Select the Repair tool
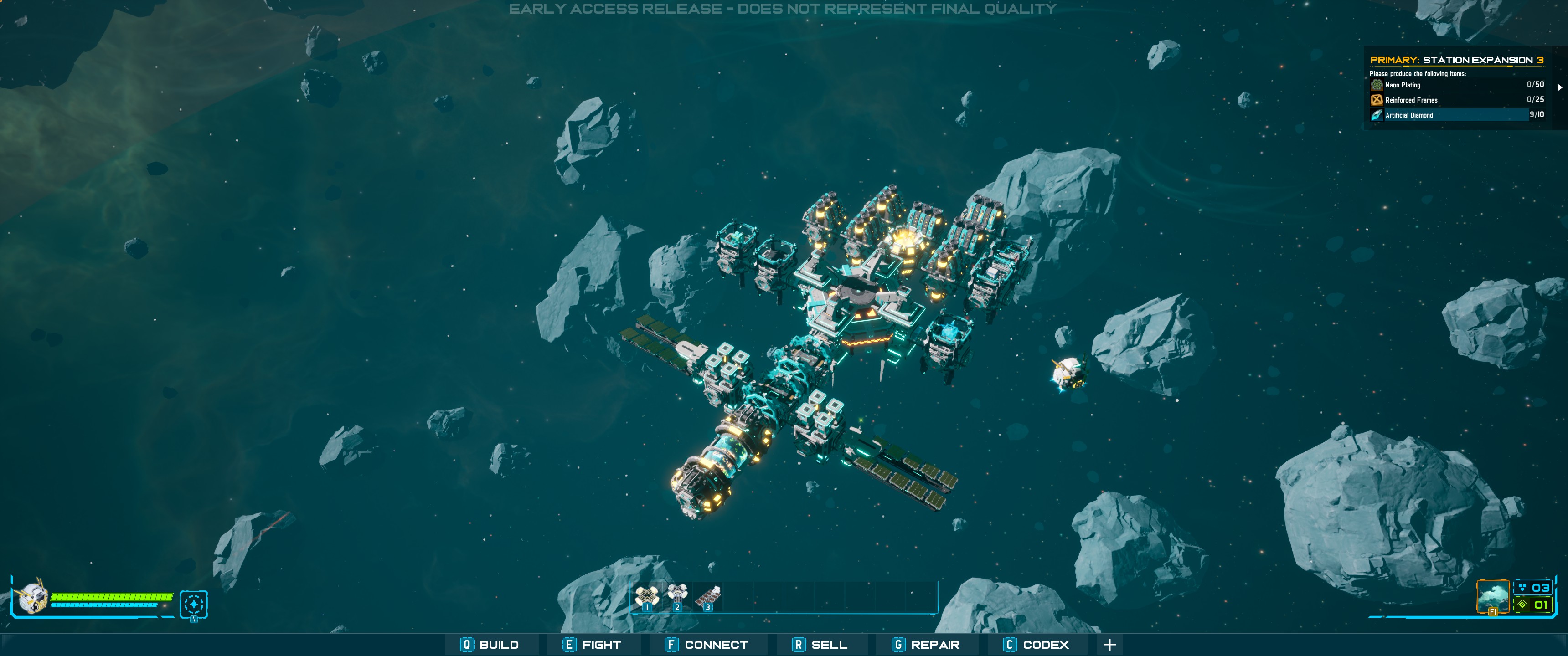The image size is (1568, 656). [926, 645]
